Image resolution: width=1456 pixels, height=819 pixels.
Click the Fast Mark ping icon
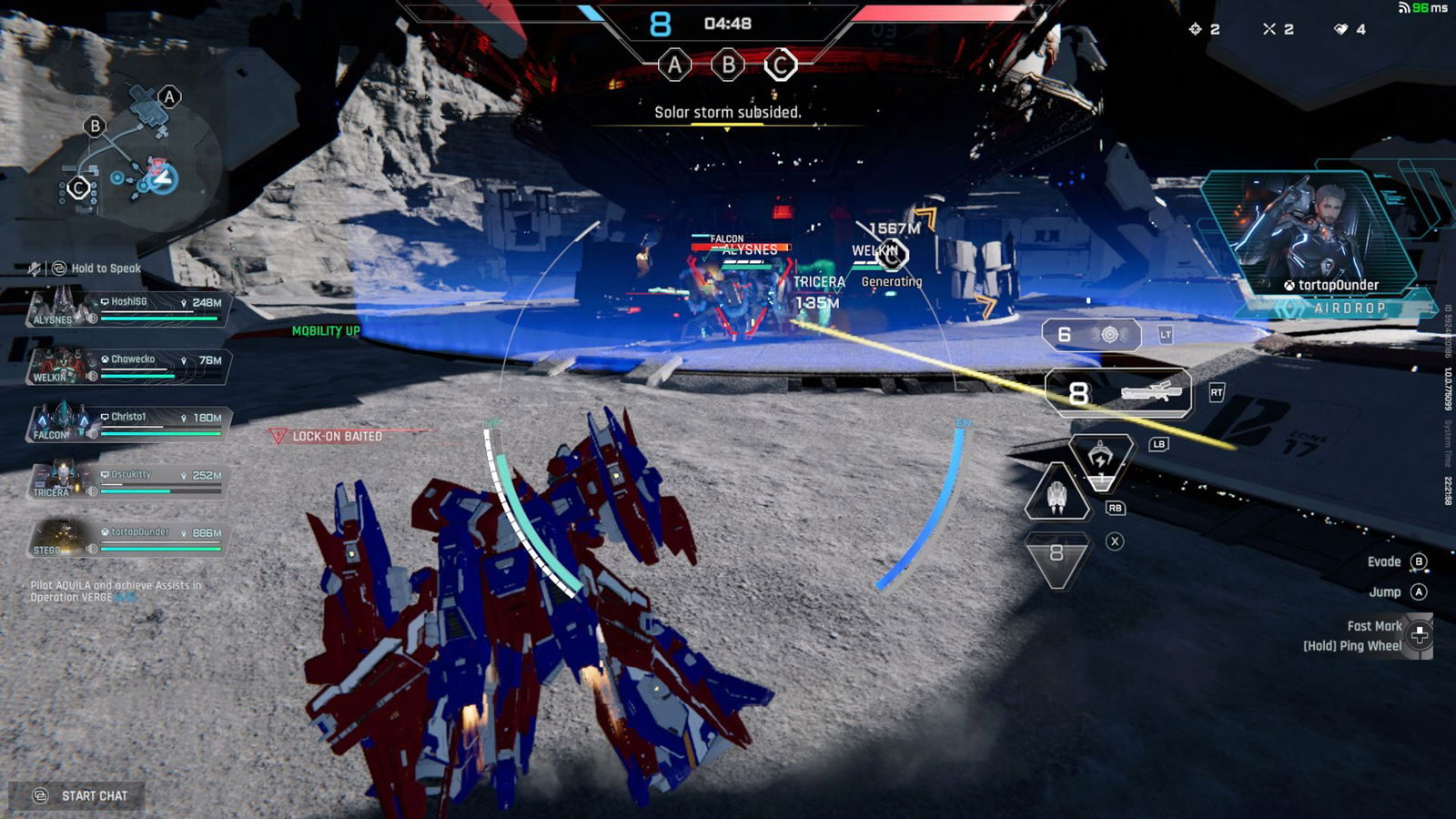(x=1419, y=635)
